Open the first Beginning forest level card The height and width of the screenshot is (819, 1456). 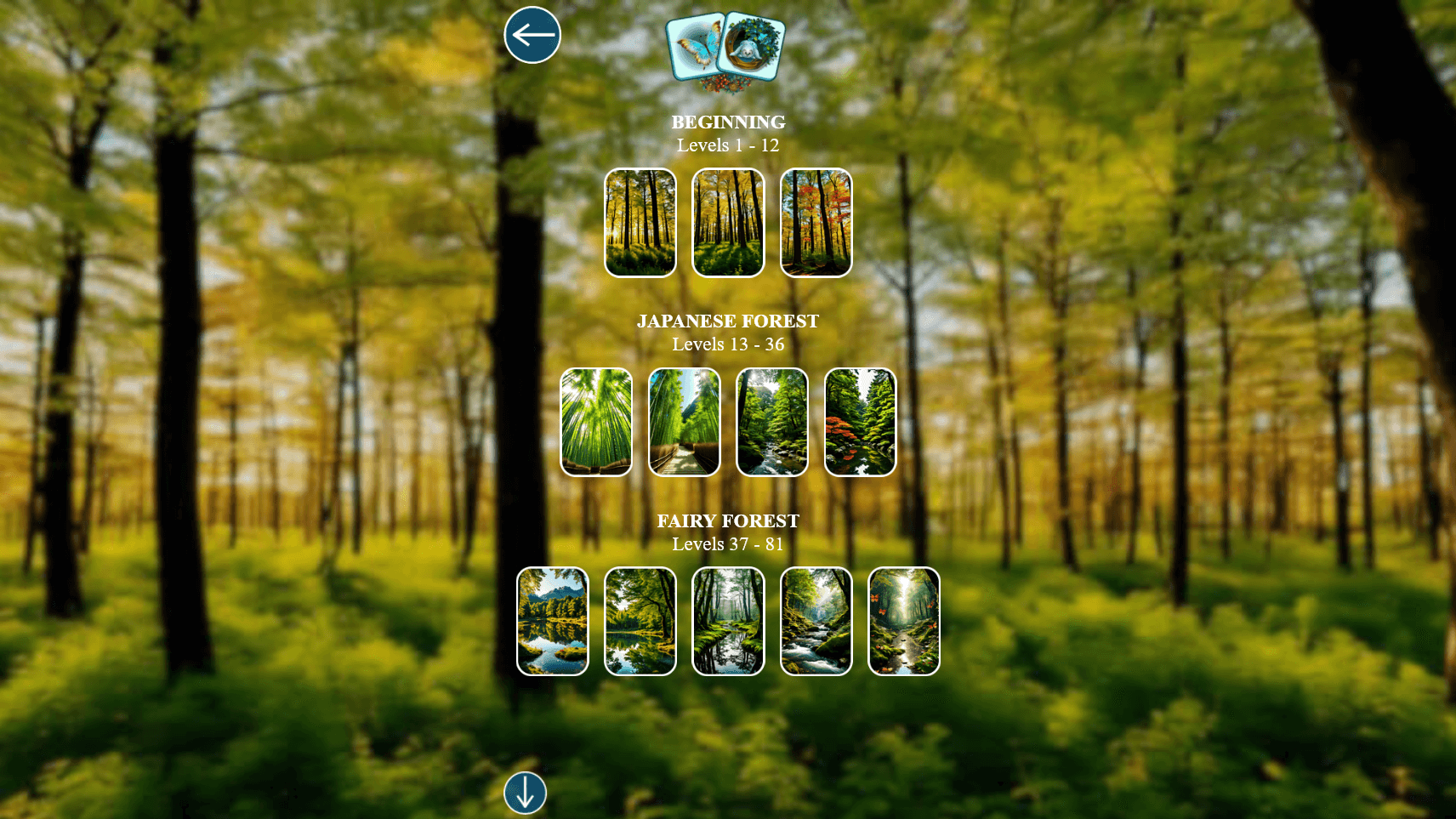[x=640, y=223]
